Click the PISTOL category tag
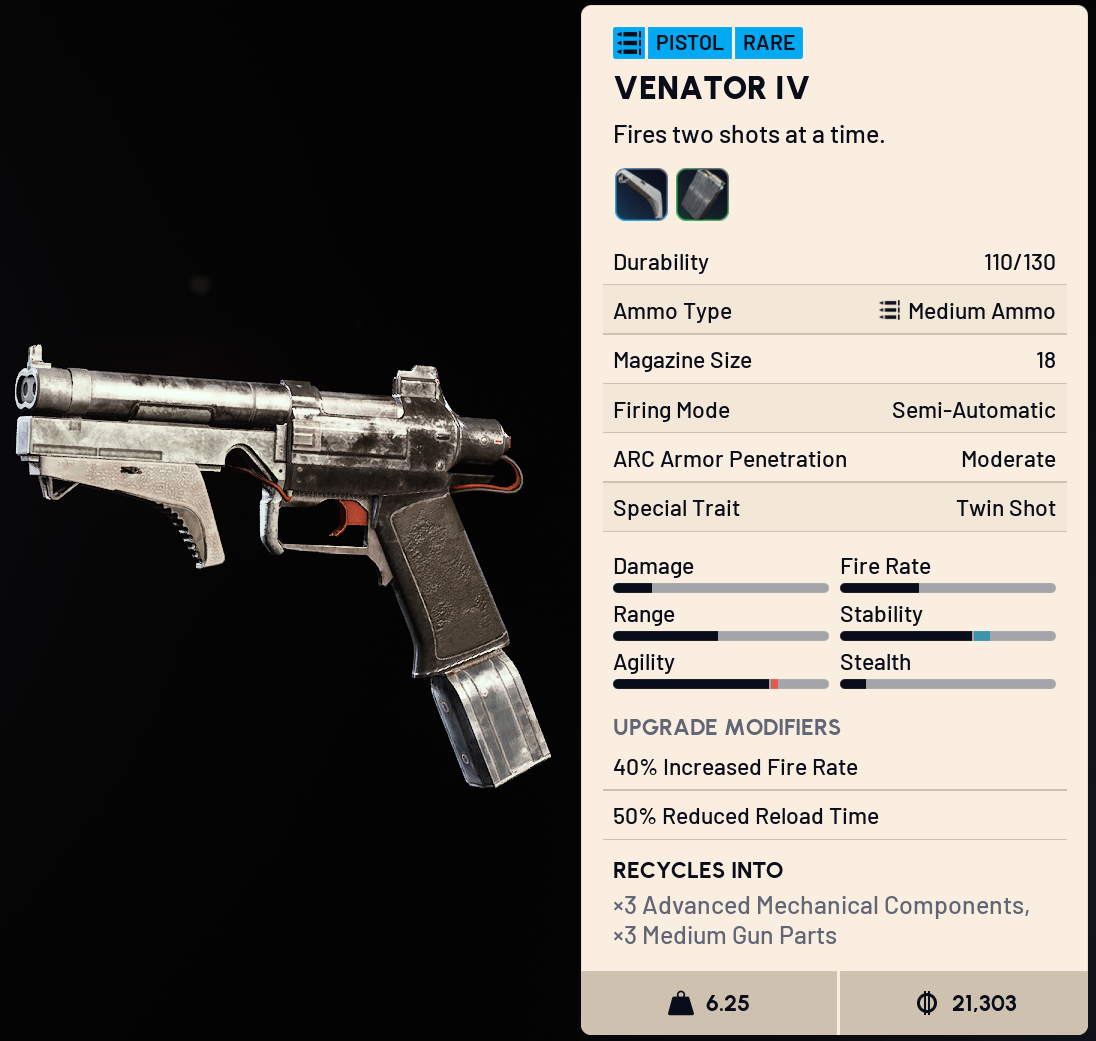The image size is (1096, 1041). tap(690, 43)
